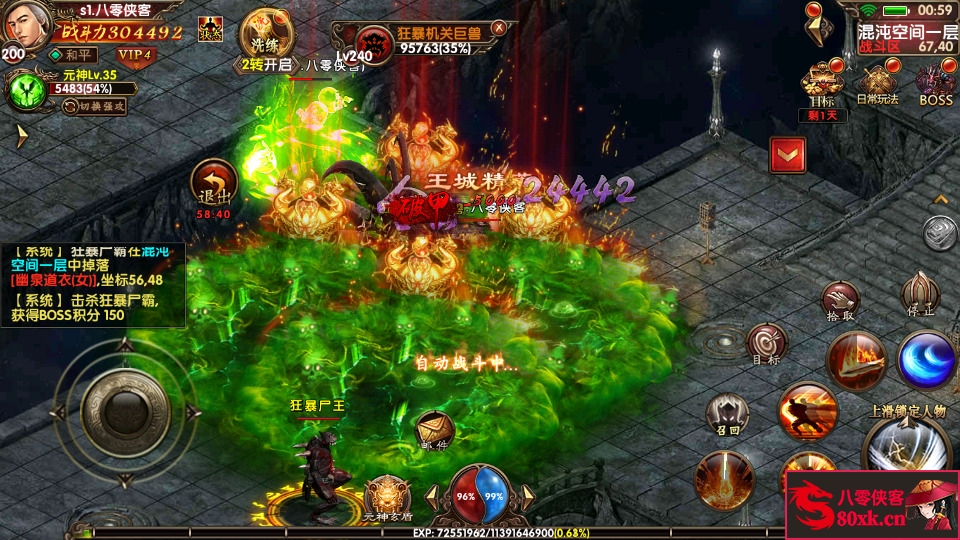Activate the flaming sword skill
This screenshot has width=960, height=540.
(856, 360)
